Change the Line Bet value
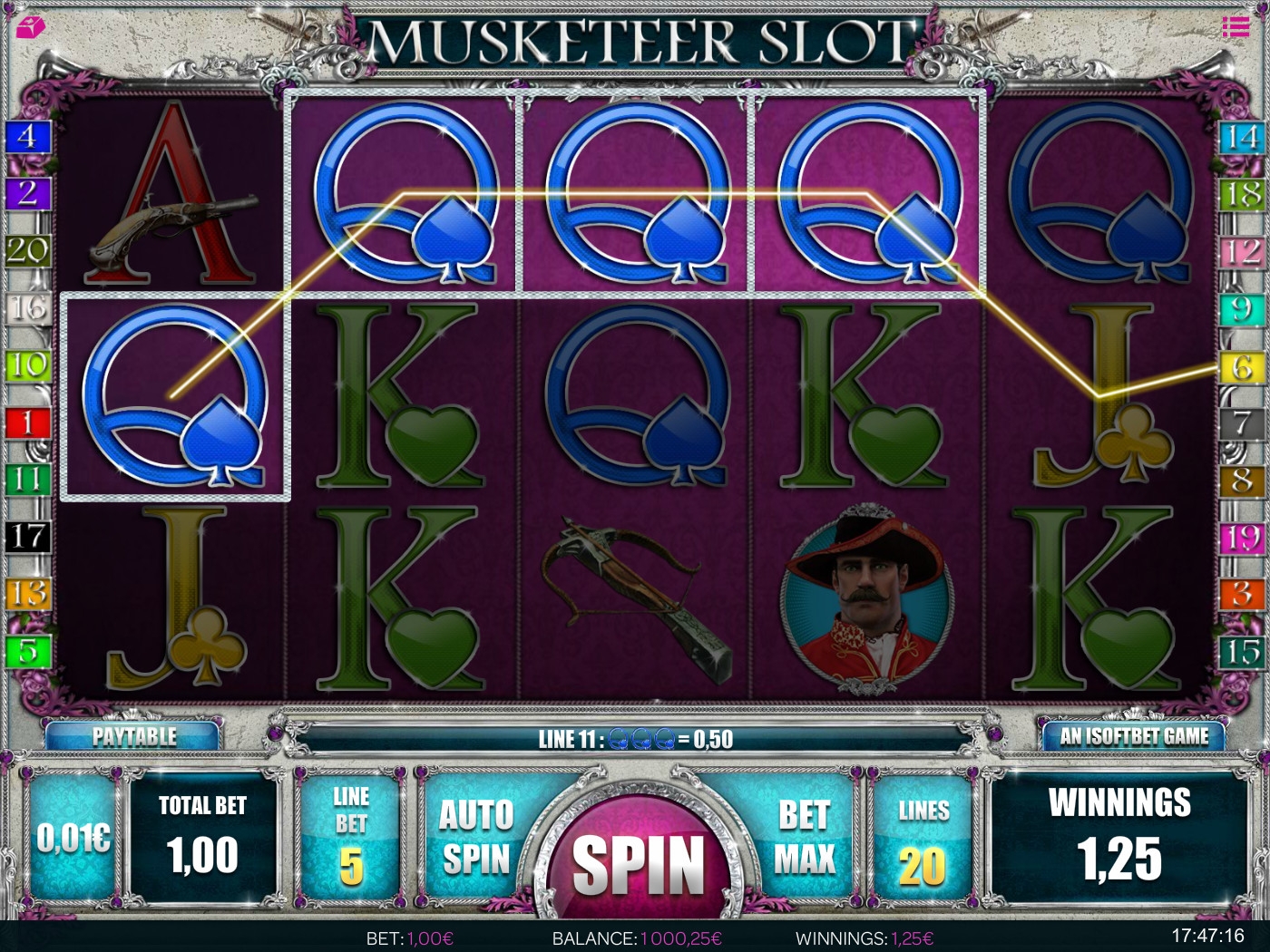Screen dimensions: 1270x952 click(x=351, y=837)
